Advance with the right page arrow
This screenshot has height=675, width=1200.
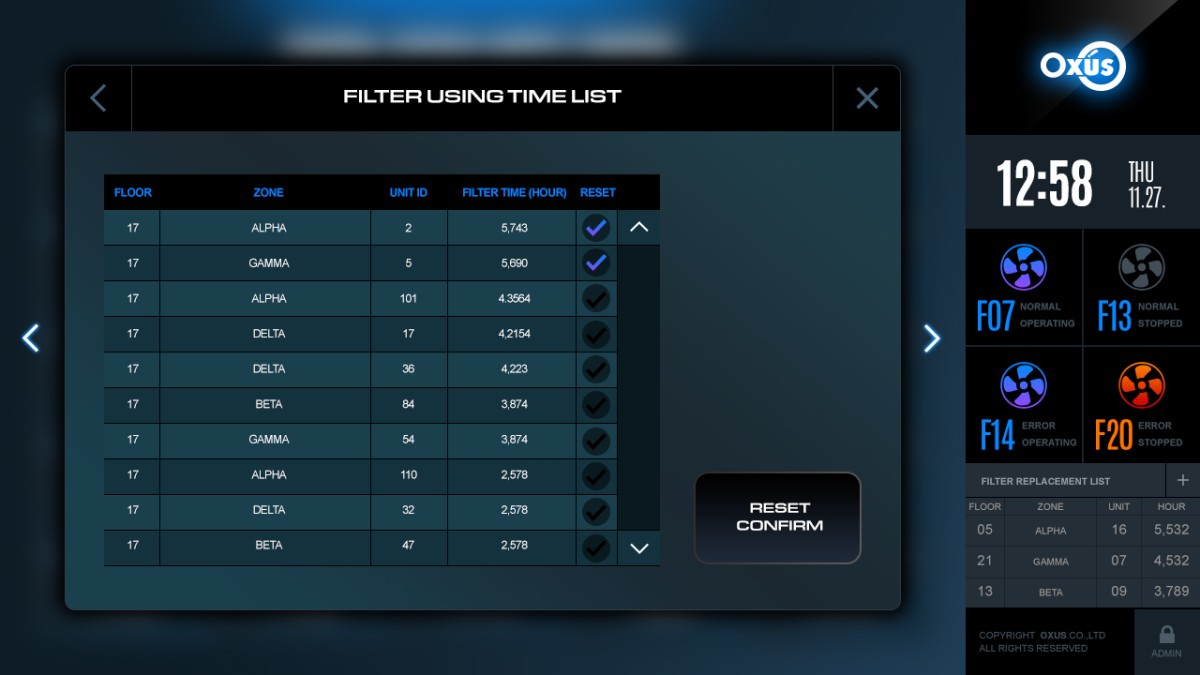pyautogui.click(x=931, y=338)
